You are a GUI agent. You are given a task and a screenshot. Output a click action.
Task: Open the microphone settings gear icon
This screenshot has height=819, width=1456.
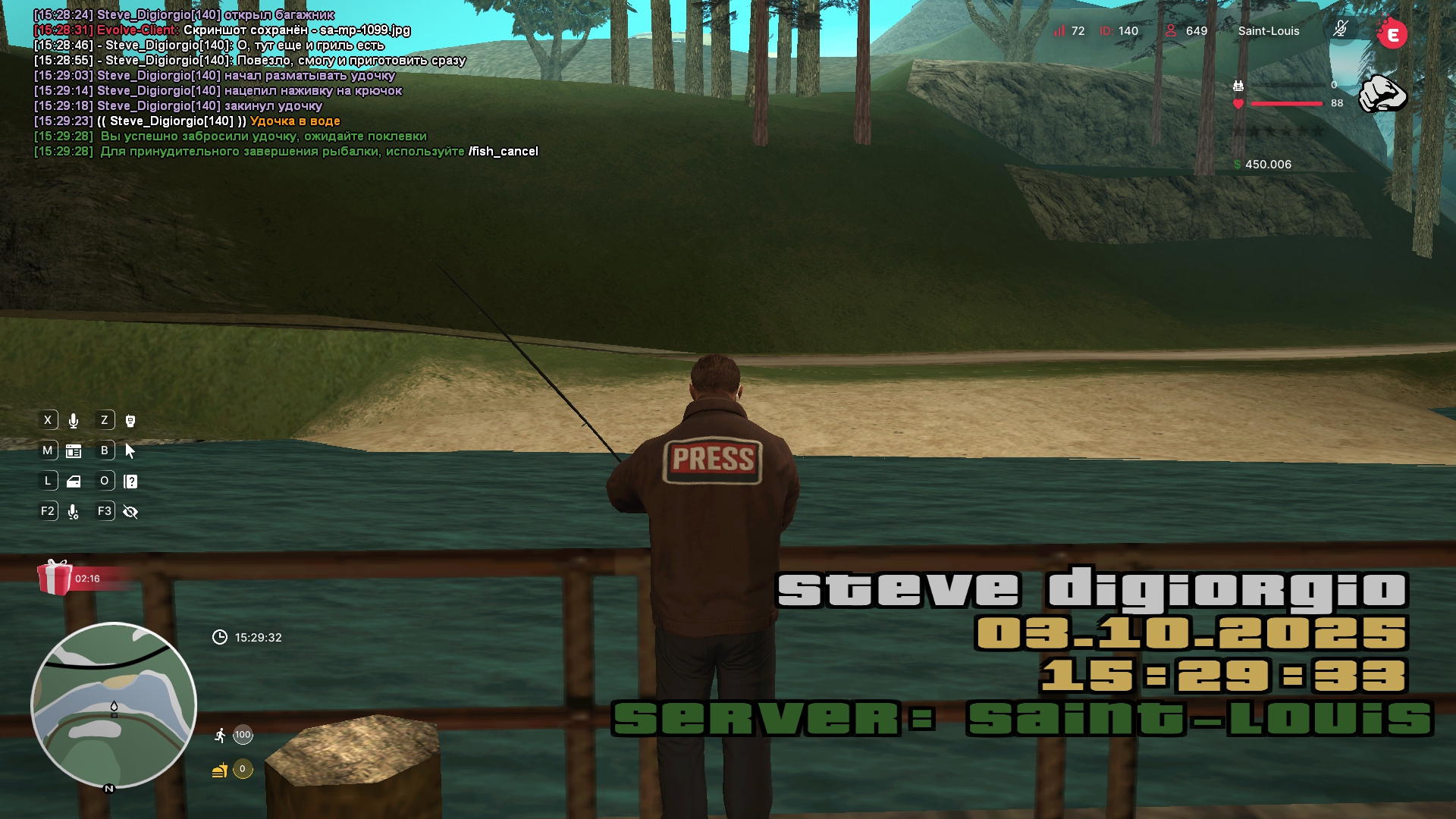click(x=74, y=512)
